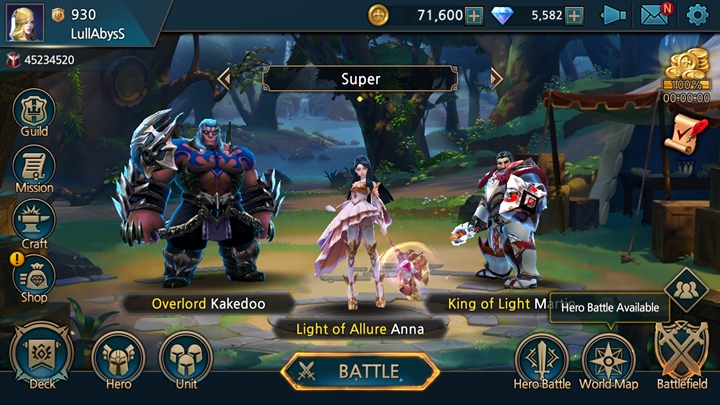
Task: Switch to the previous deck with left arrow
Action: pyautogui.click(x=224, y=78)
